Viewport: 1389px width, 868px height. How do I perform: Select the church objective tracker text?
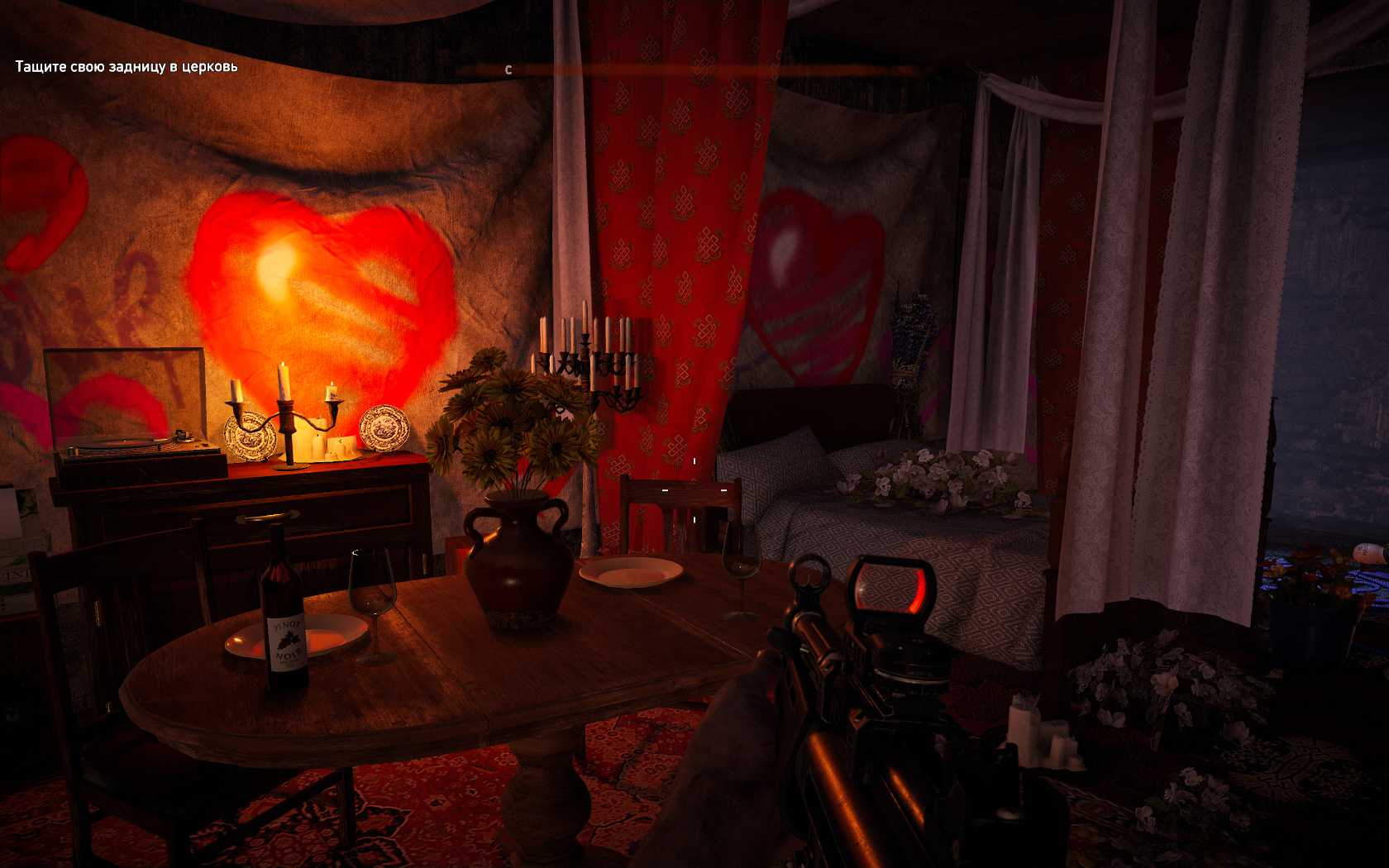[x=126, y=66]
